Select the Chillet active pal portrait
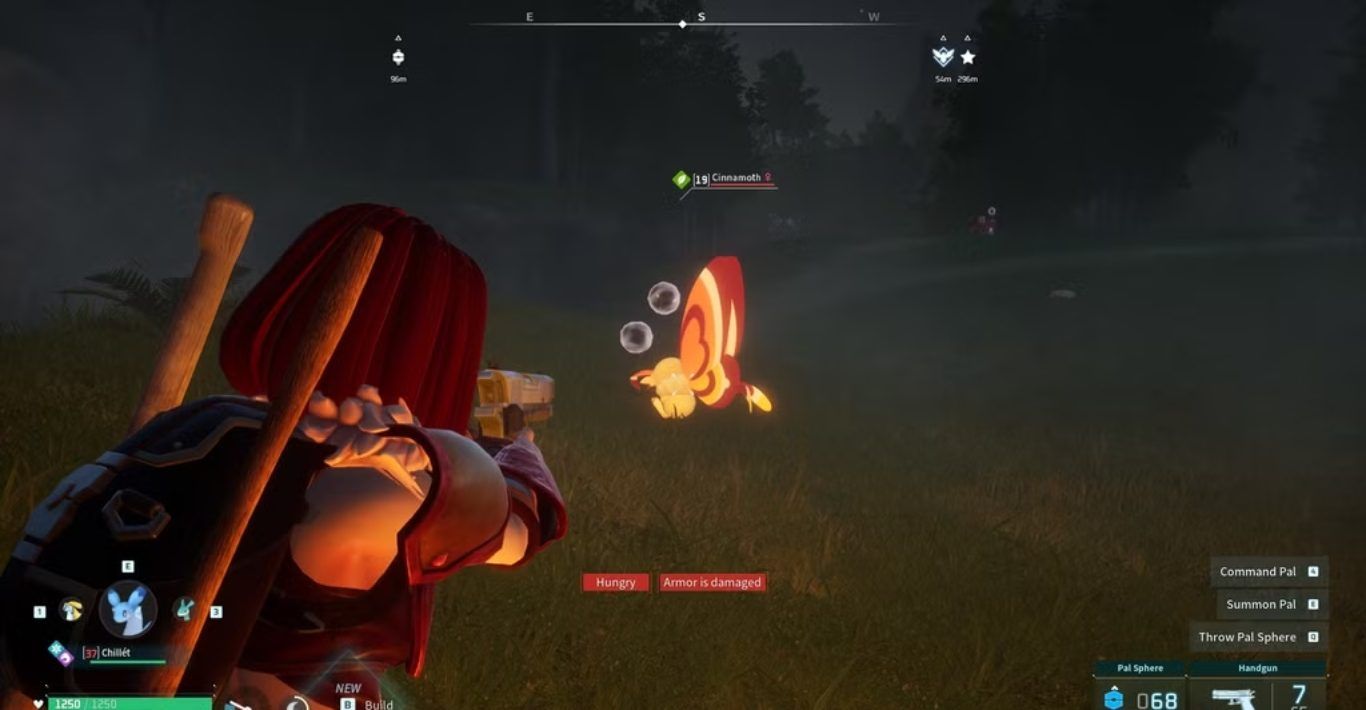The height and width of the screenshot is (710, 1366). point(128,608)
